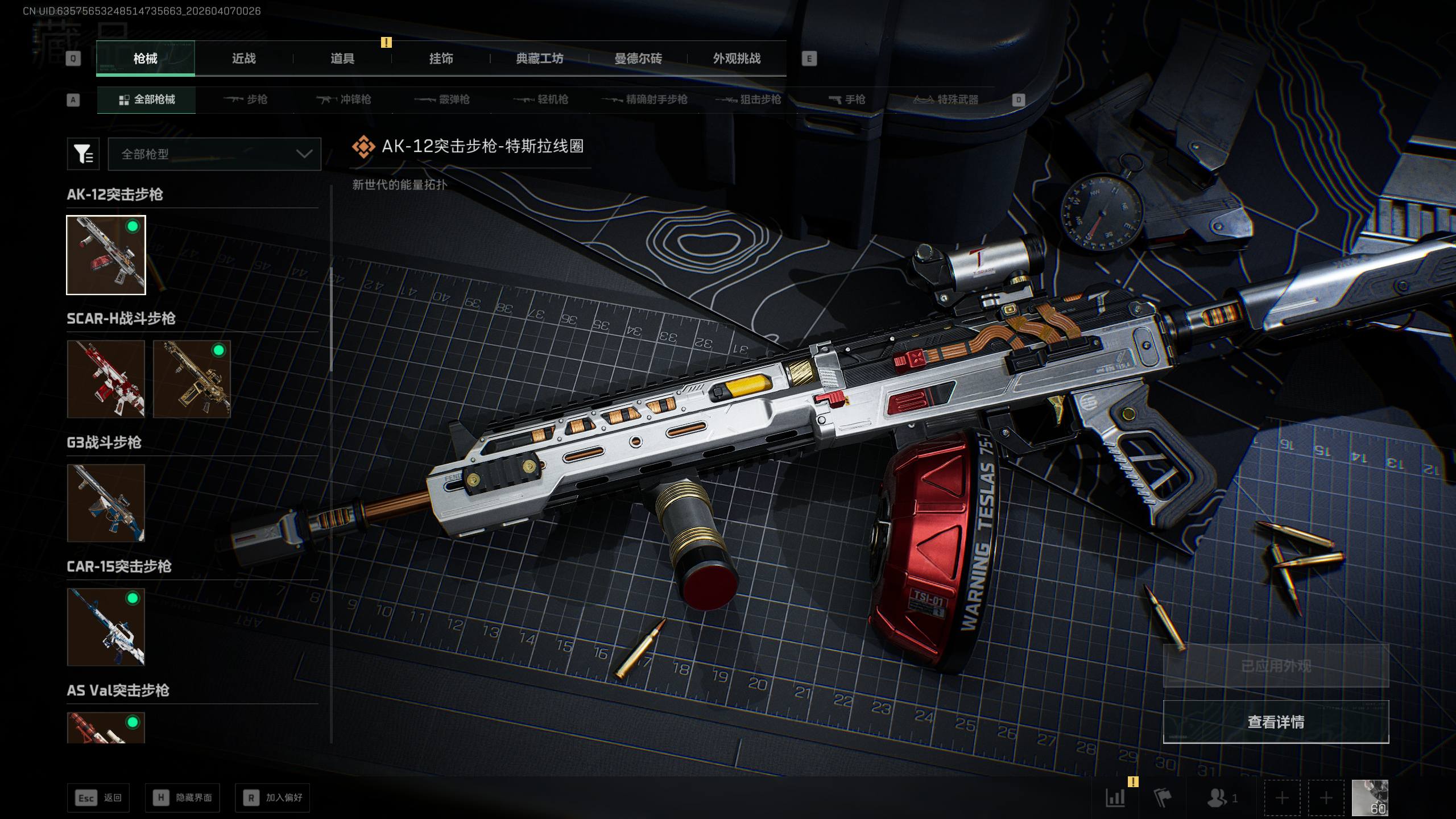1456x819 pixels.
Task: Pick the G3 battle rifle skin
Action: point(106,503)
